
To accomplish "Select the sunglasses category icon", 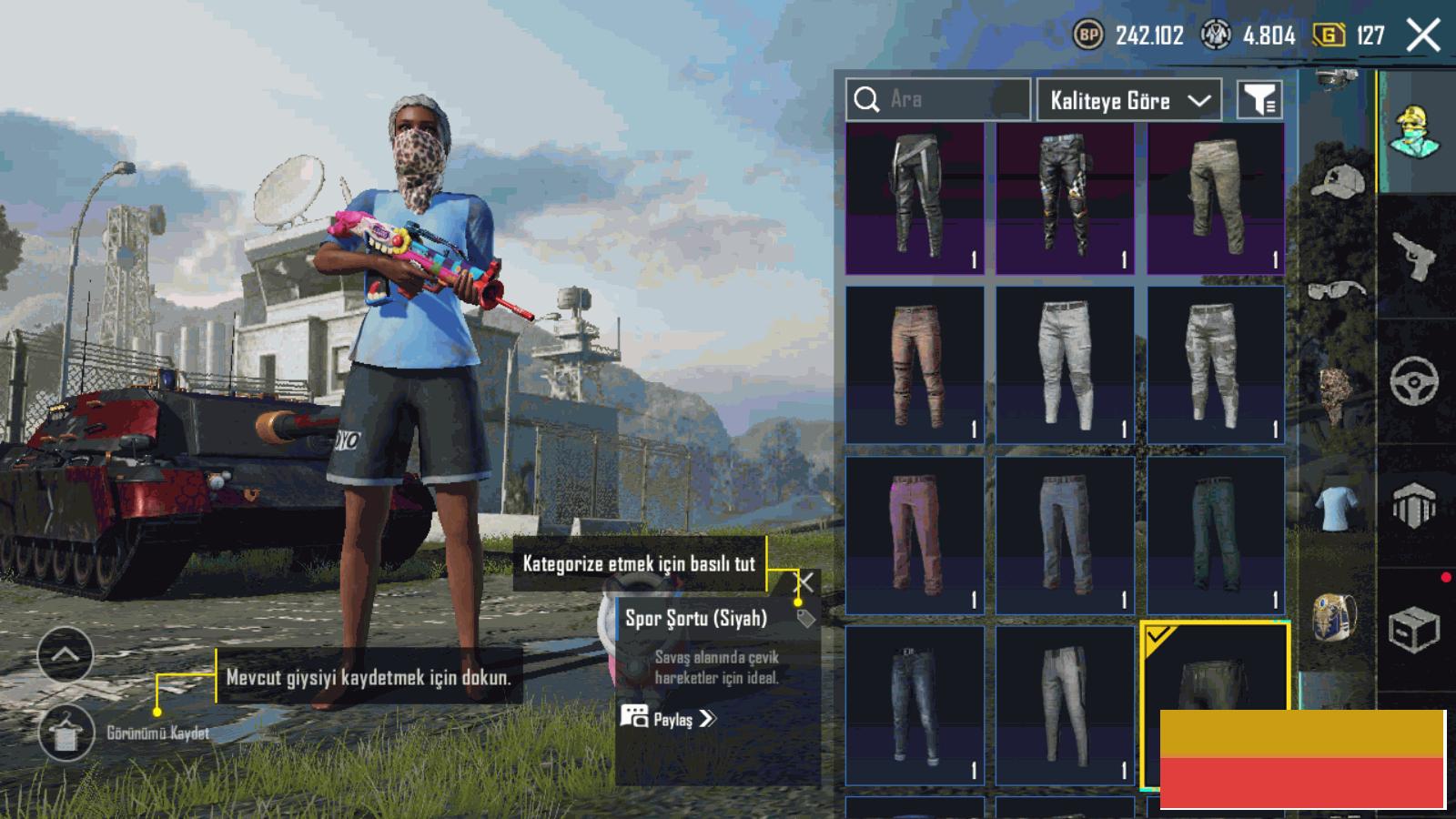I will [x=1338, y=291].
